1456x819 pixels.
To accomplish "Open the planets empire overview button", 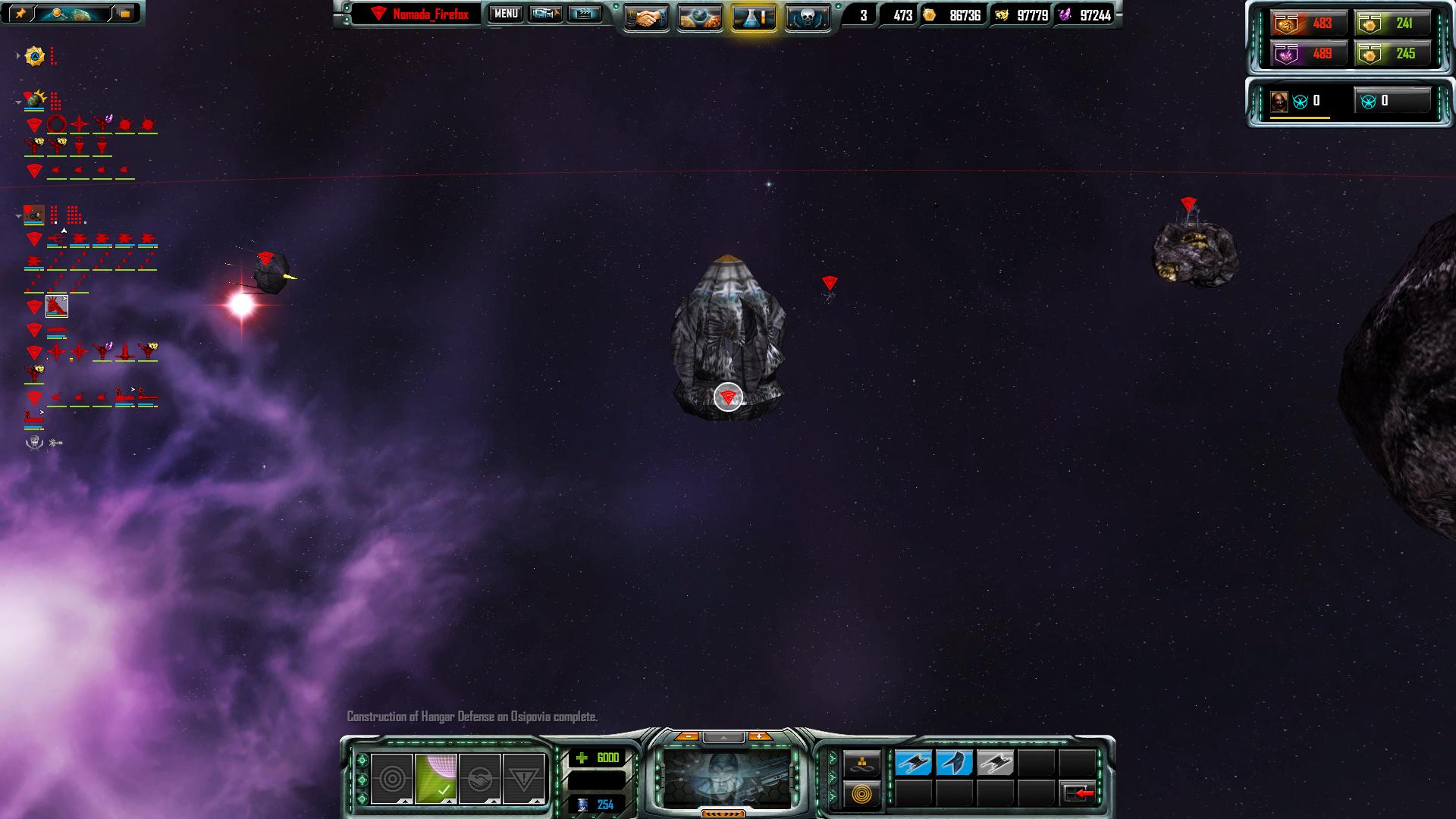I will 699,17.
